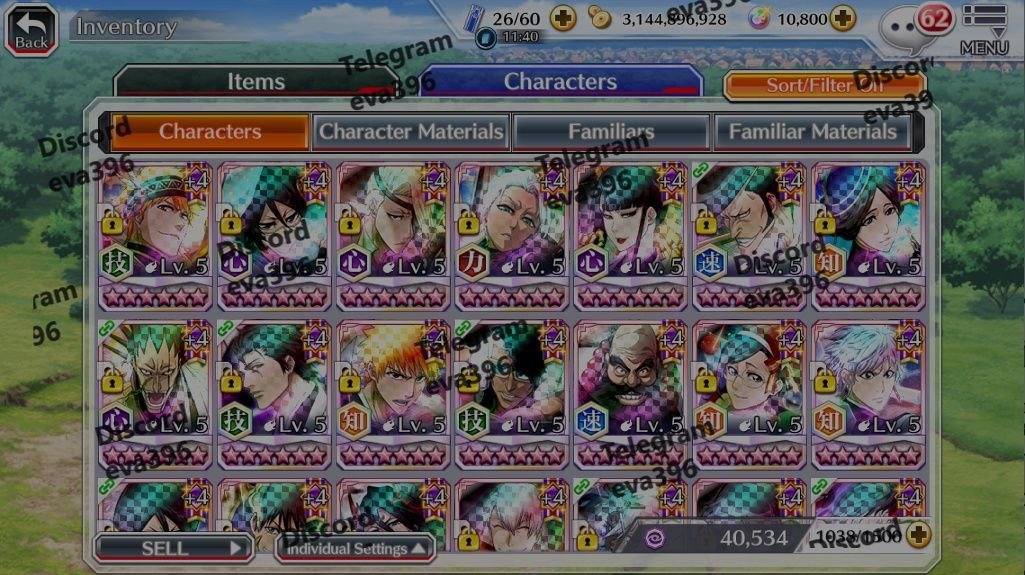Switch to the Items tab
1025x575 pixels.
[256, 82]
